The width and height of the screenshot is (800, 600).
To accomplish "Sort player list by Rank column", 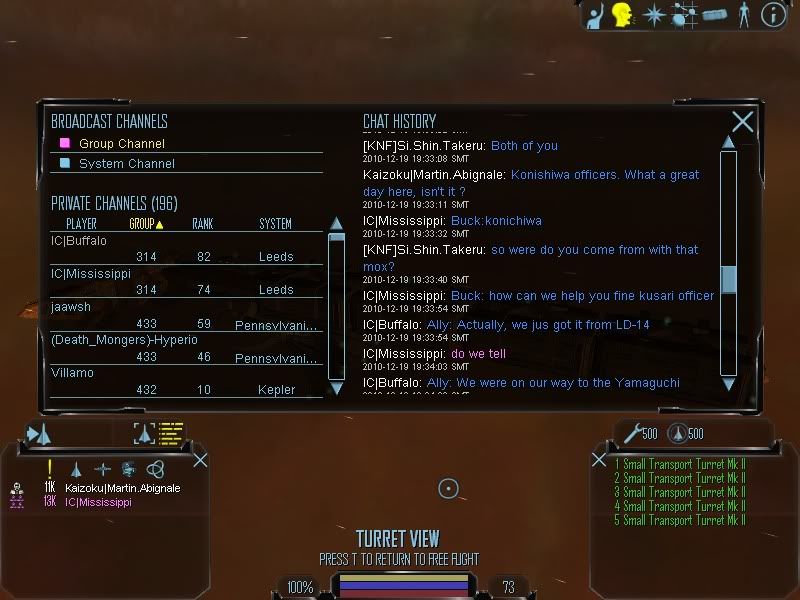I will (202, 224).
